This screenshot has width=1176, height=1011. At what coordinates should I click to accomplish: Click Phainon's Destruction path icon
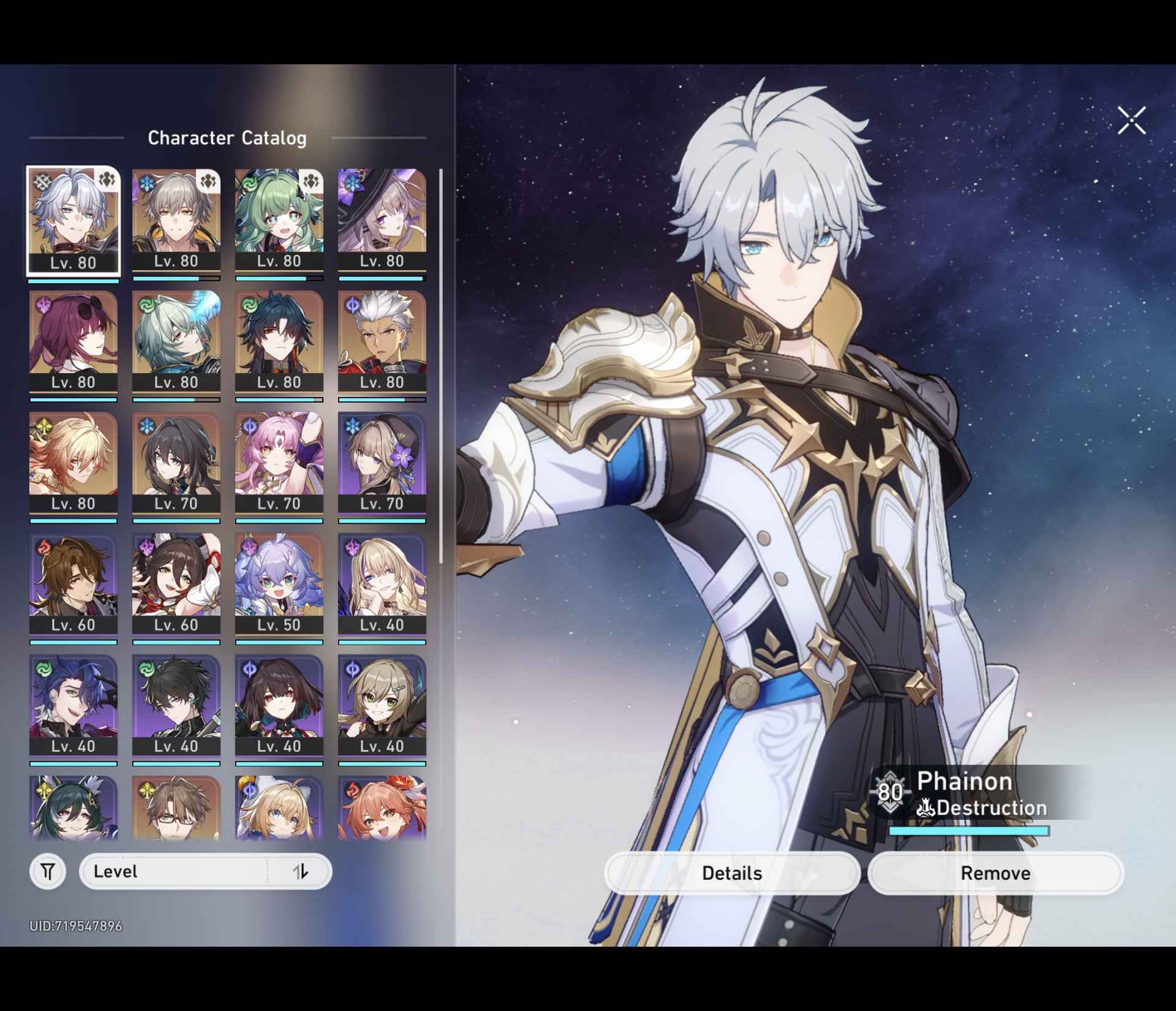pos(927,808)
